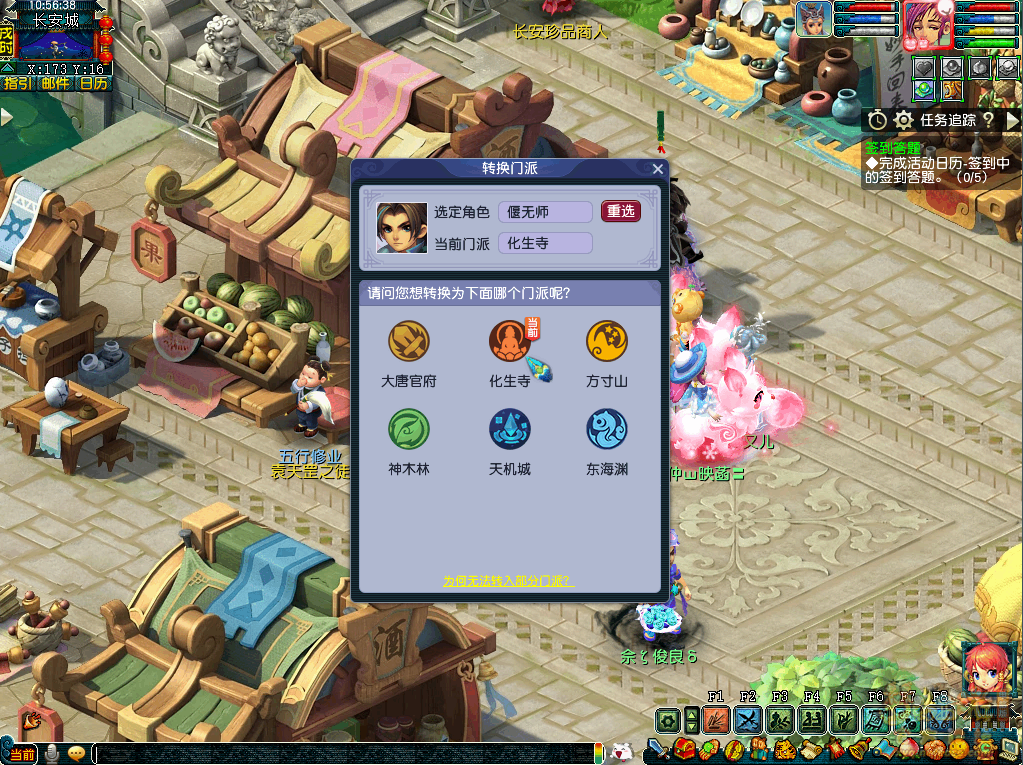Open quest tracker gear settings
This screenshot has width=1023, height=765.
point(904,120)
